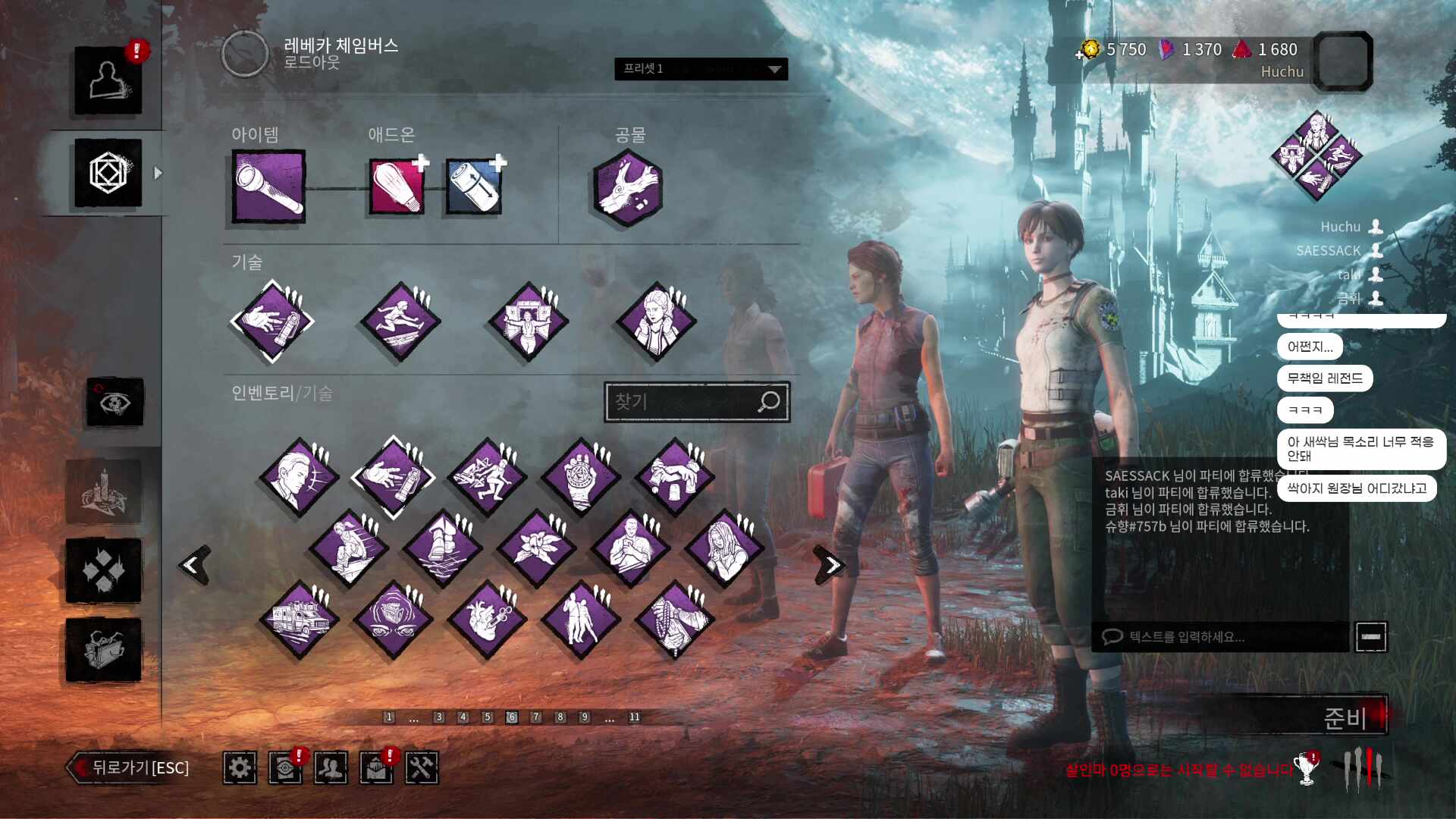Select the equipped sprinting runner perk
Image resolution: width=1456 pixels, height=819 pixels.
point(400,322)
